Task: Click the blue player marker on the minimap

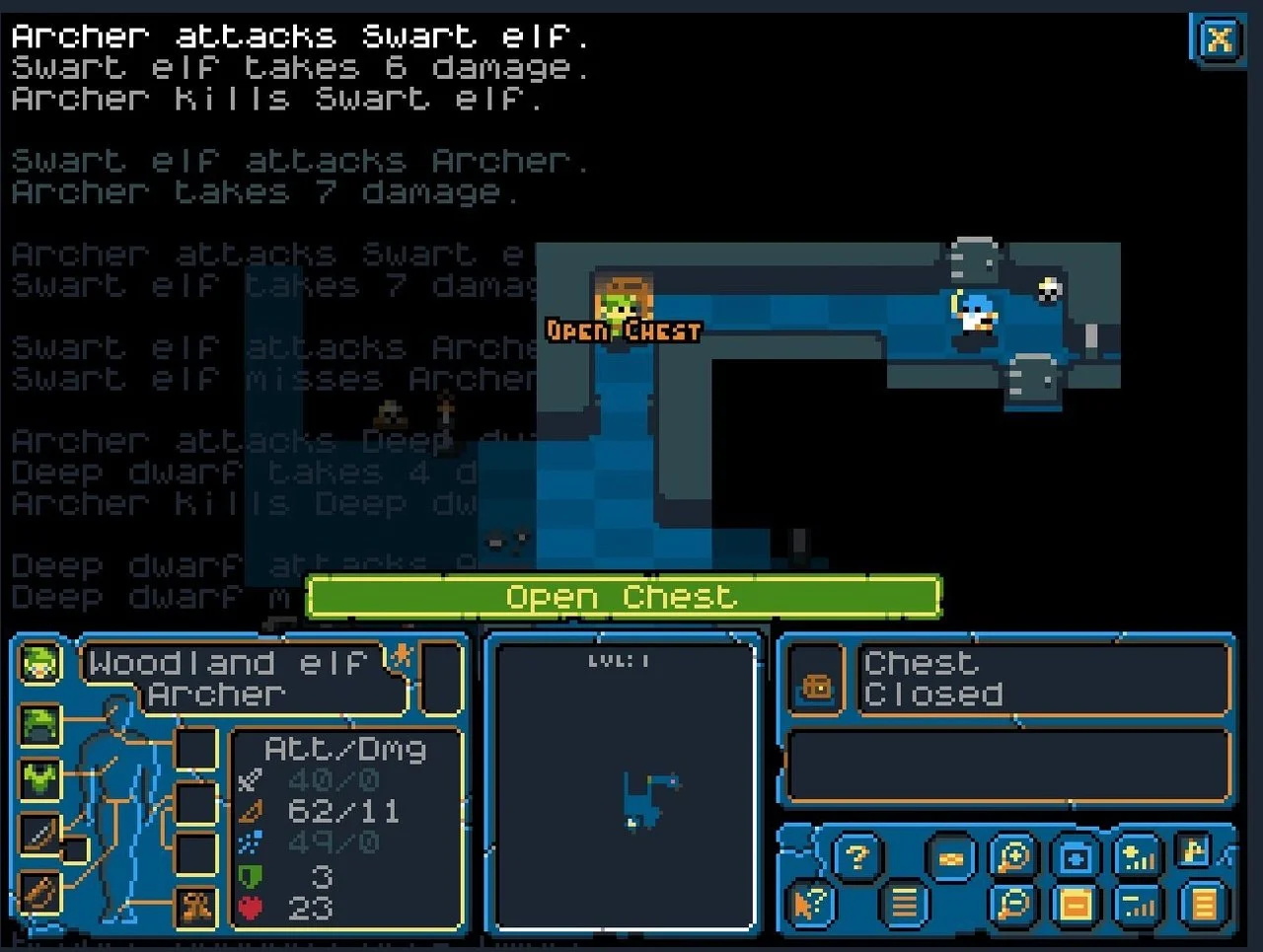Action: [x=673, y=780]
